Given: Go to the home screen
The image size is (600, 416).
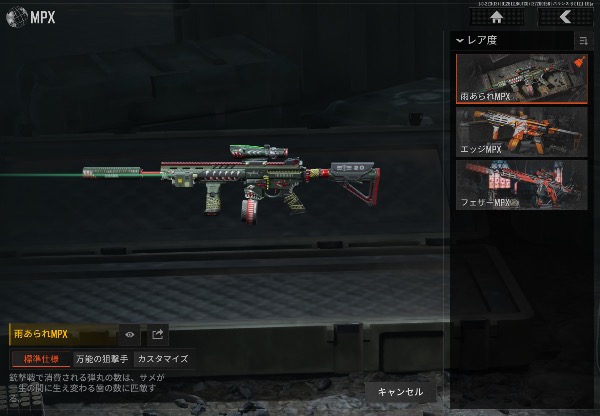Looking at the screenshot, I should pyautogui.click(x=496, y=17).
